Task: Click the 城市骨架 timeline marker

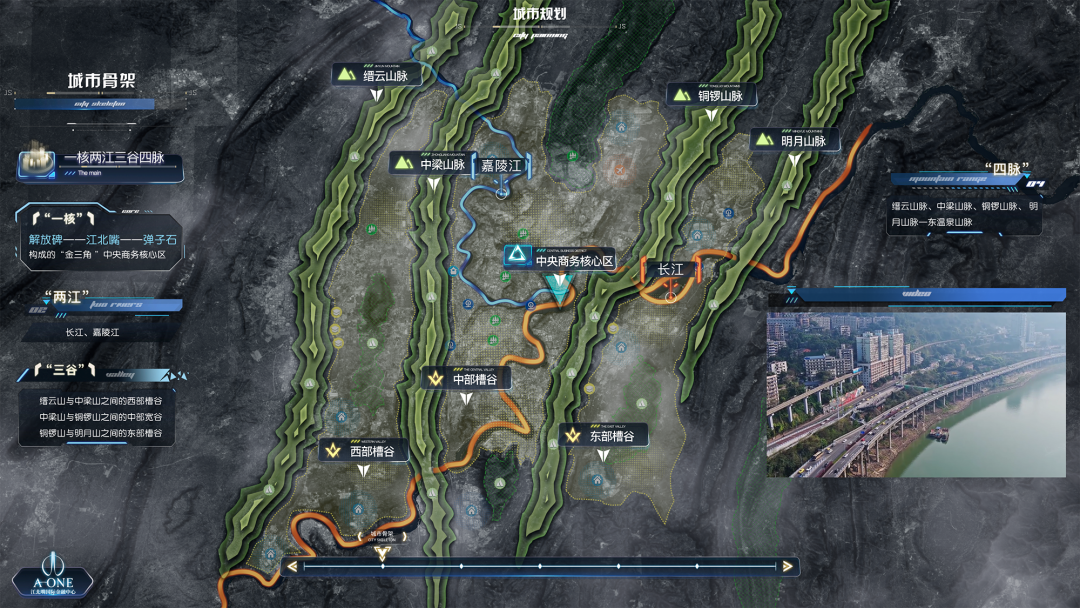Action: 382,549
